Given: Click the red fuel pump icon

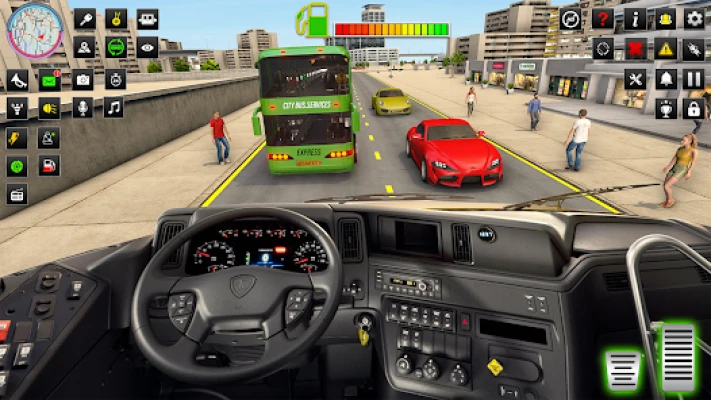Looking at the screenshot, I should (49, 166).
